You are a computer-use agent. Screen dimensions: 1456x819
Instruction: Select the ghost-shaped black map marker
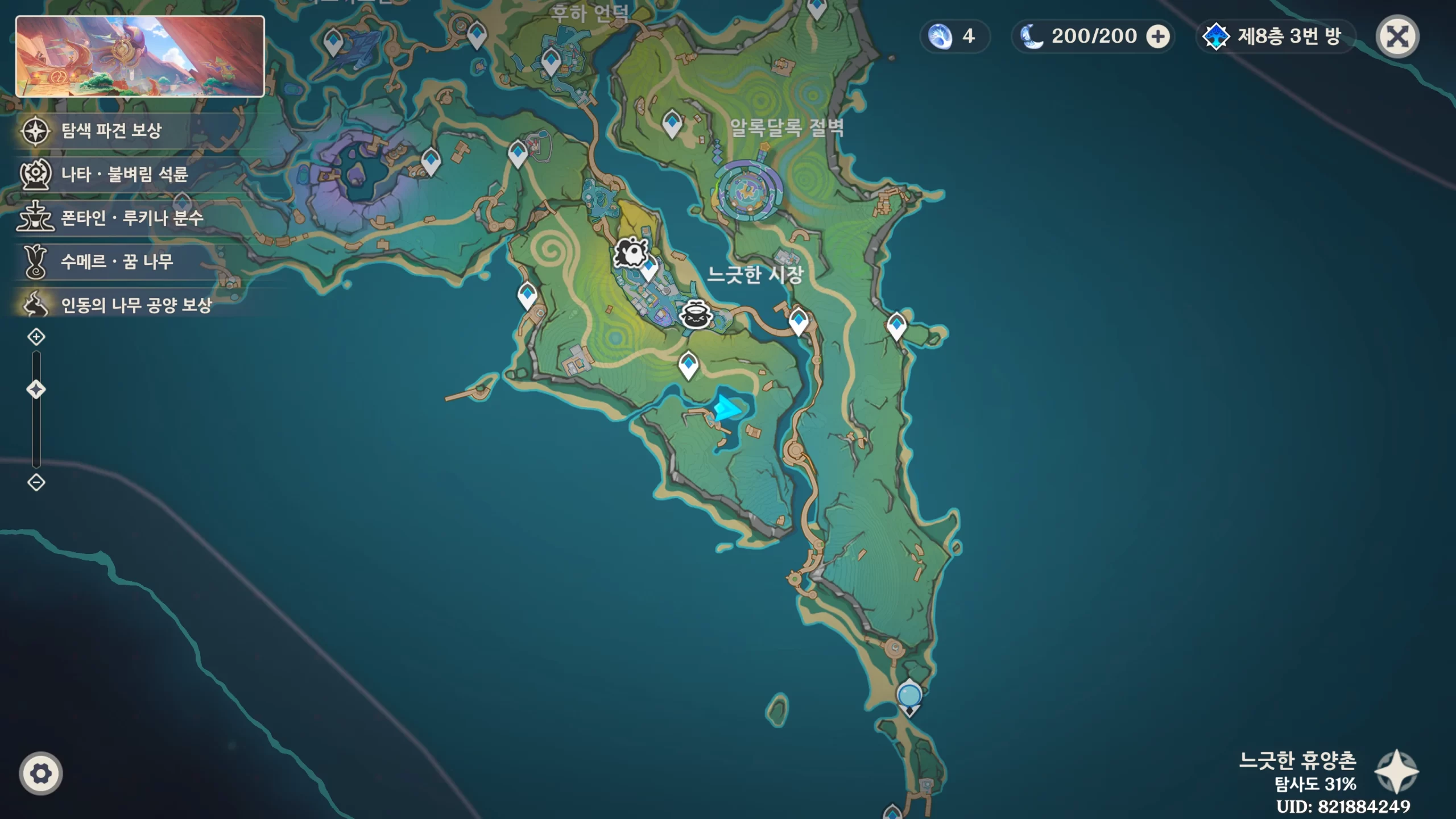tap(630, 253)
